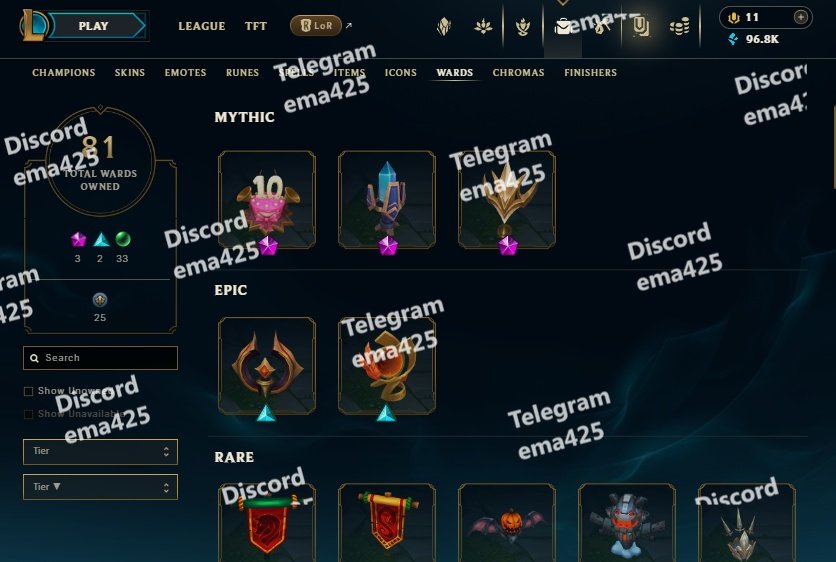Viewport: 836px width, 562px height.
Task: Open the TFT section
Action: pyautogui.click(x=256, y=26)
